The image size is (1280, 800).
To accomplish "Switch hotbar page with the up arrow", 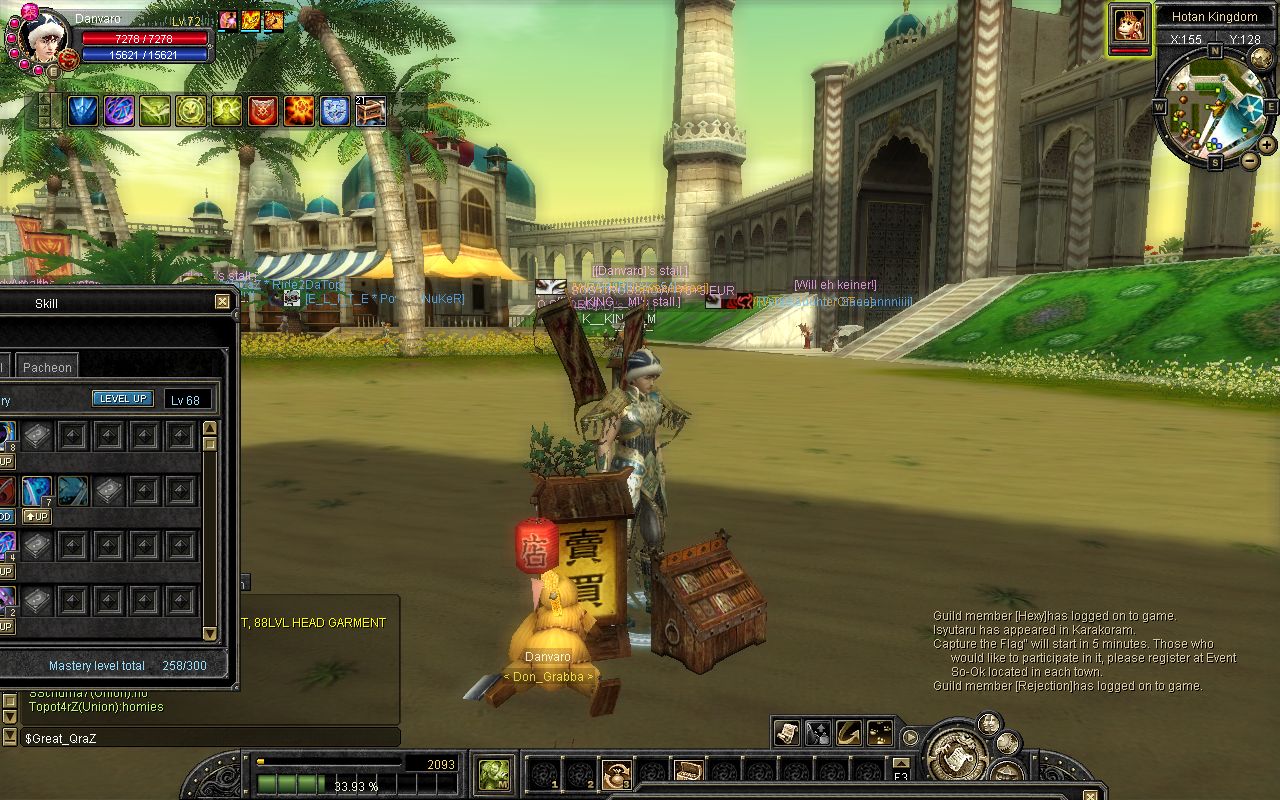I will [x=900, y=762].
